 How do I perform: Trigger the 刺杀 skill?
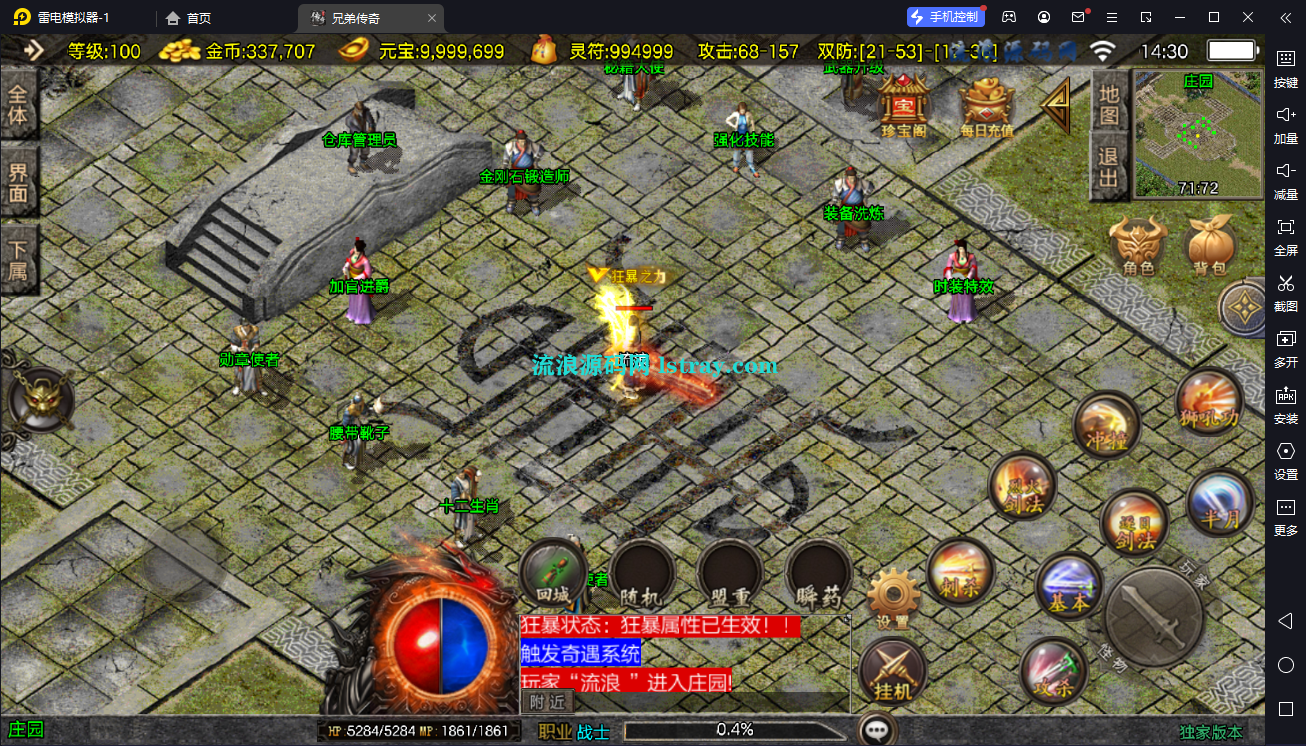tap(960, 572)
